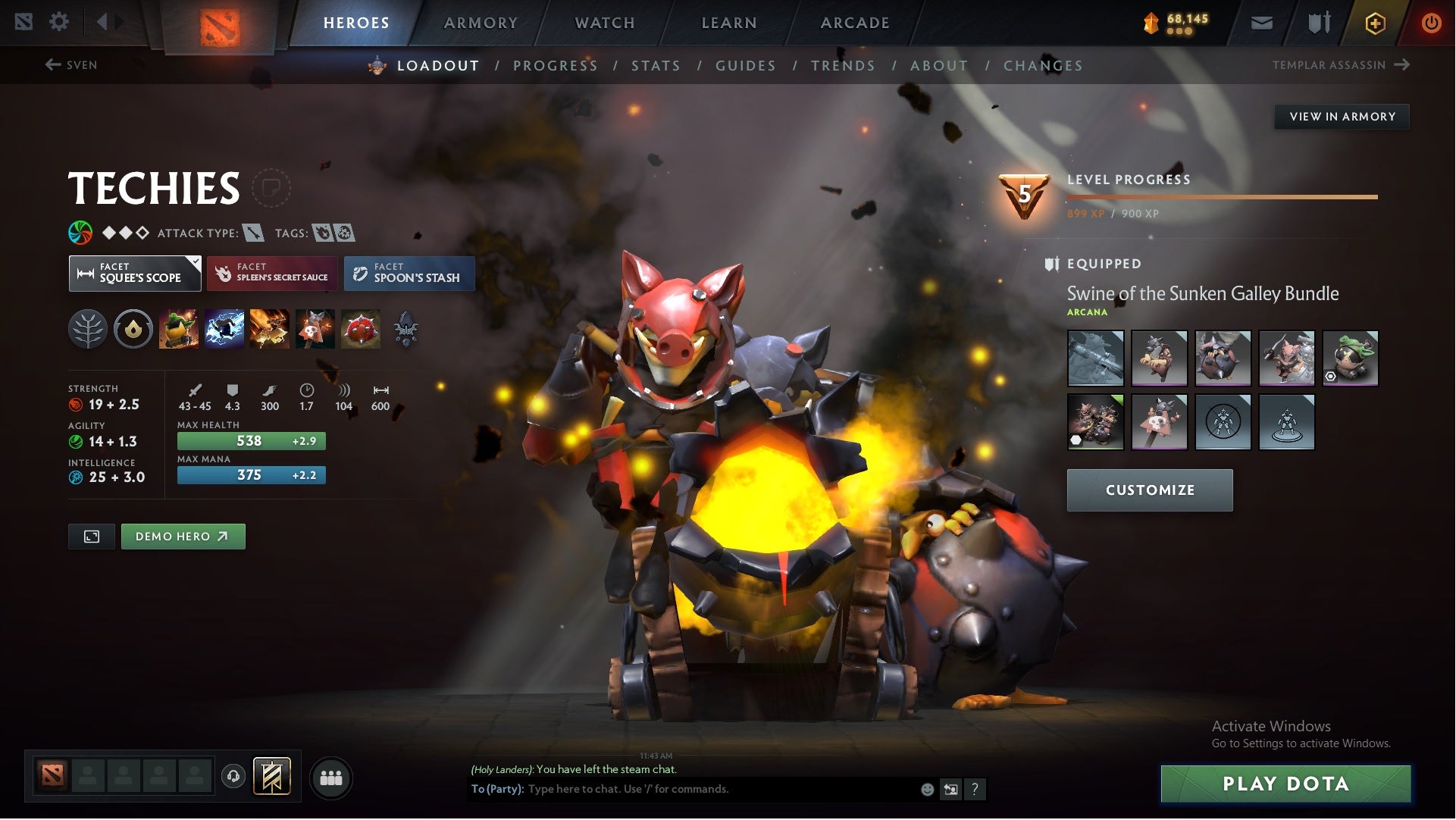Select the Proximity Mines ability icon

pos(314,329)
